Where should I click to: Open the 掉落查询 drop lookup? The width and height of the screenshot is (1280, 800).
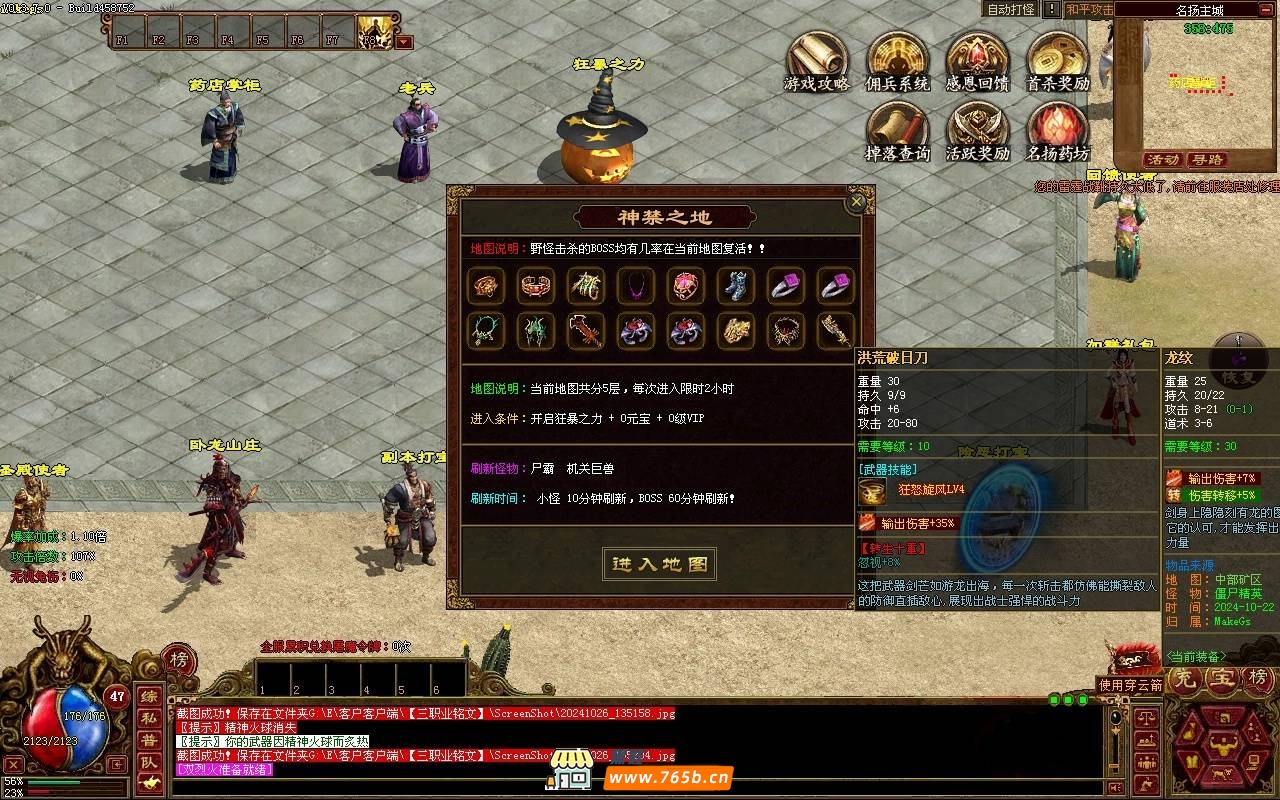[x=897, y=133]
